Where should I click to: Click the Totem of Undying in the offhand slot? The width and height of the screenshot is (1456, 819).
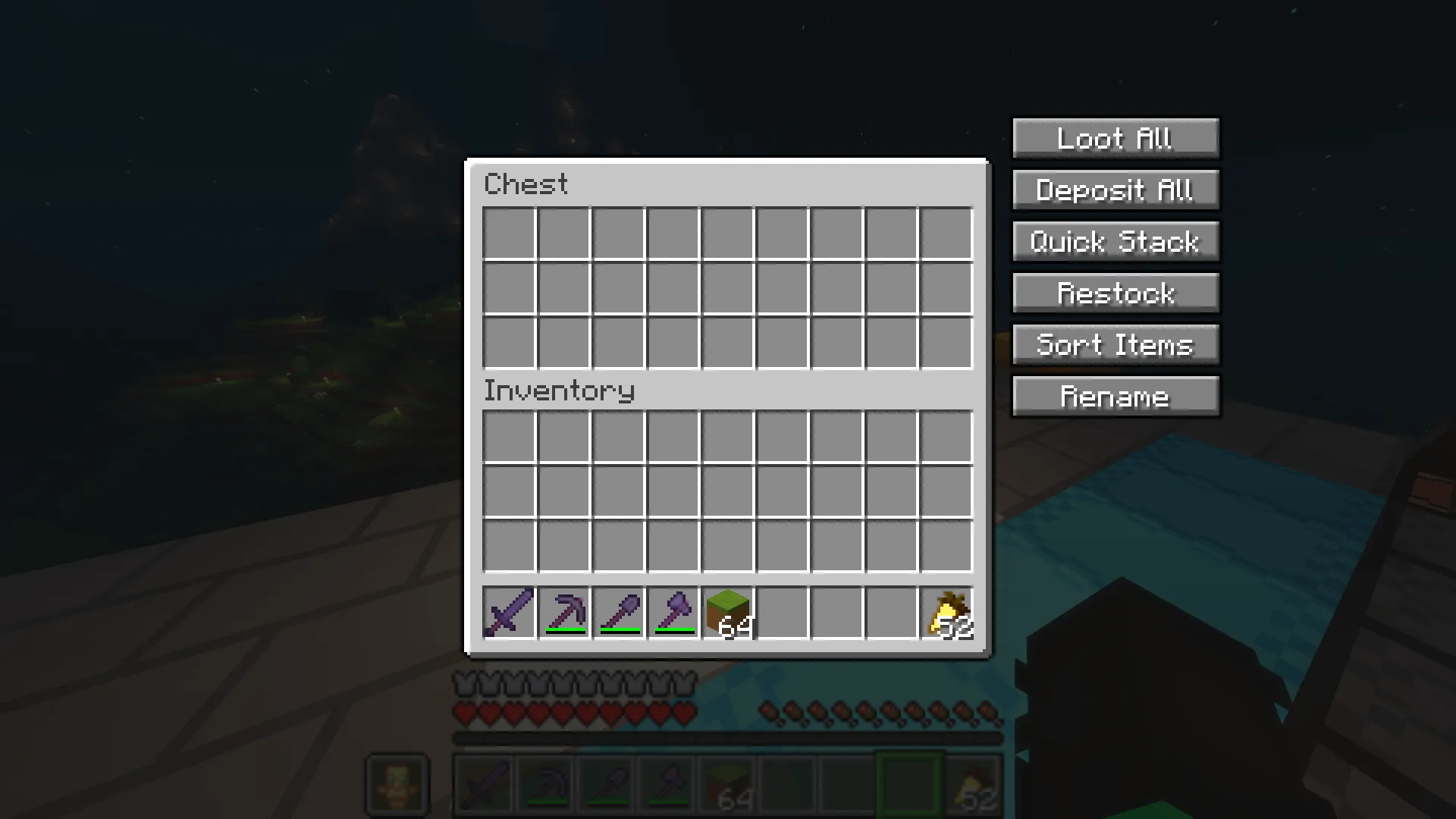(397, 785)
